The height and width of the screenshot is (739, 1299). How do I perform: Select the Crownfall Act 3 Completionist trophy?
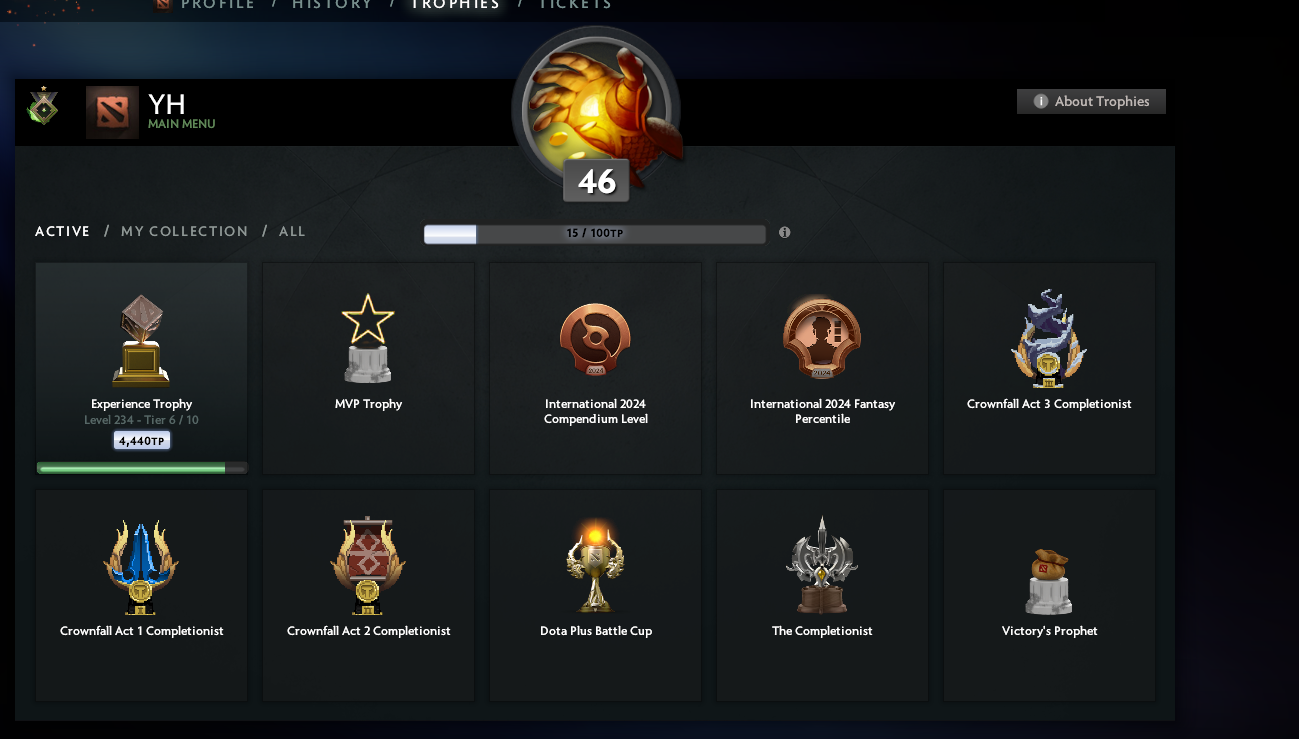coord(1049,368)
